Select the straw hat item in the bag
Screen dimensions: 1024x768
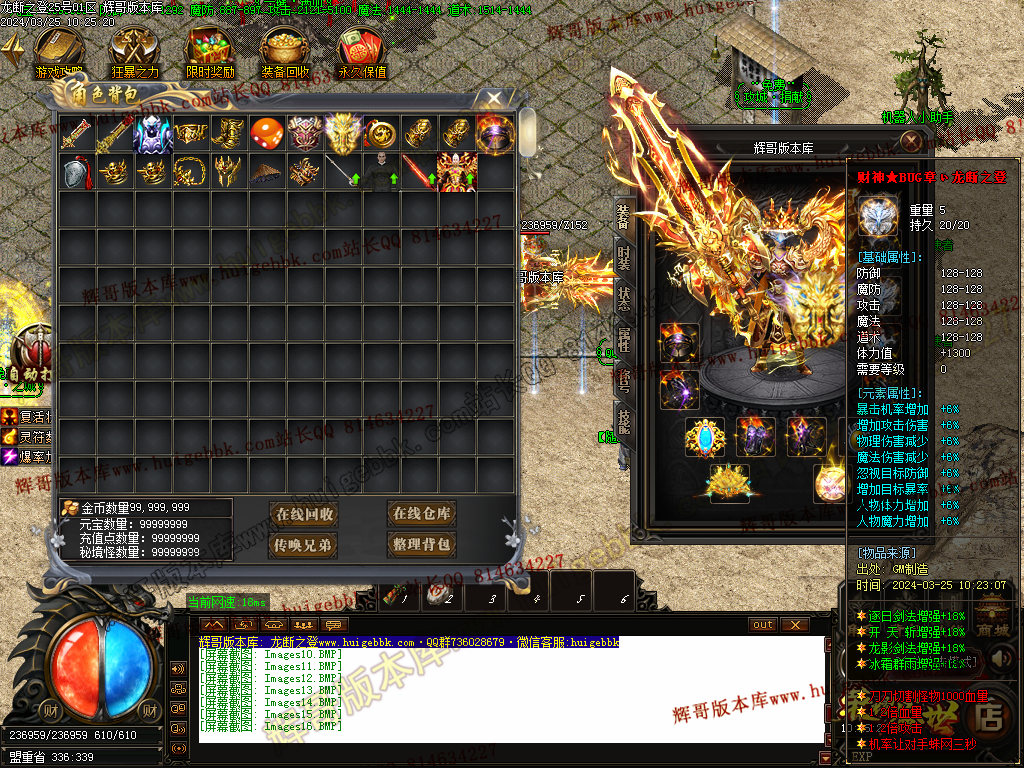point(267,172)
